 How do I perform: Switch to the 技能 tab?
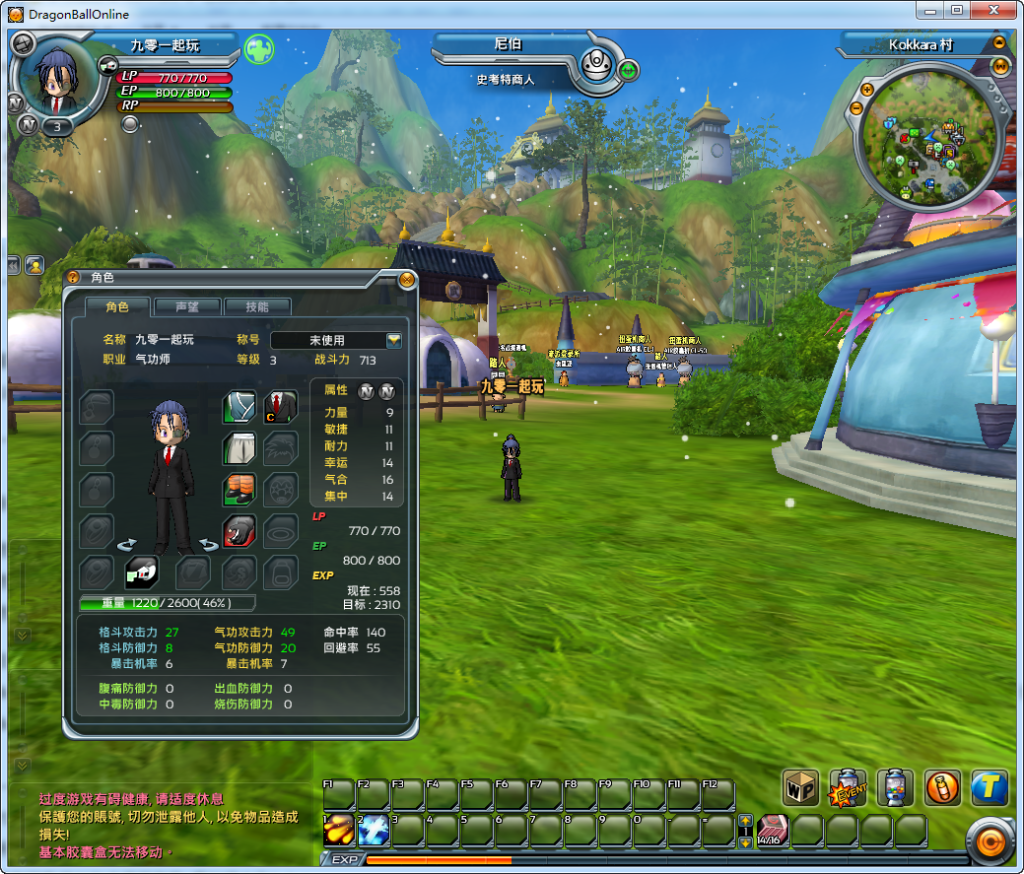(257, 307)
